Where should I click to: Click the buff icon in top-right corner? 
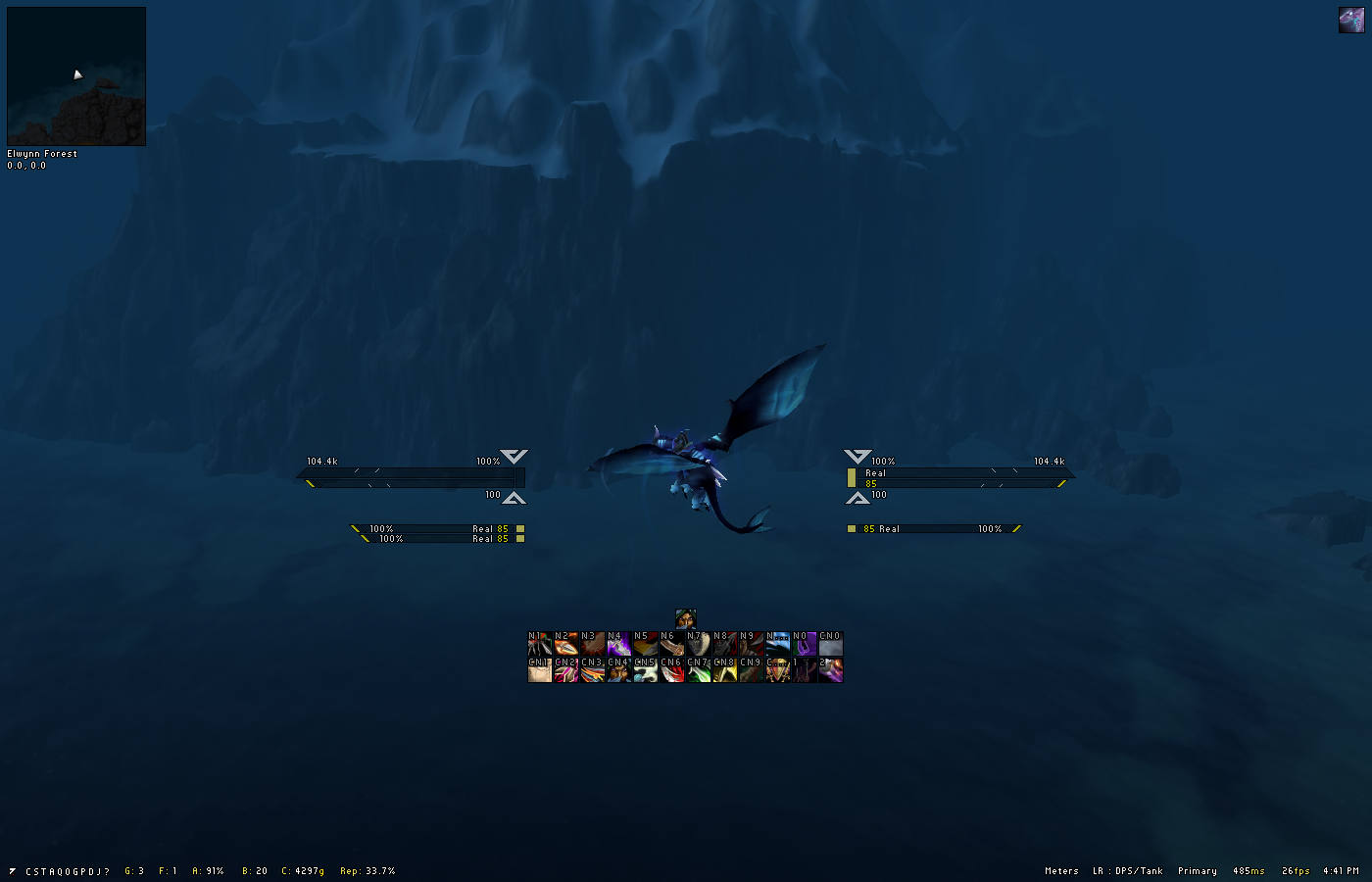pyautogui.click(x=1351, y=21)
